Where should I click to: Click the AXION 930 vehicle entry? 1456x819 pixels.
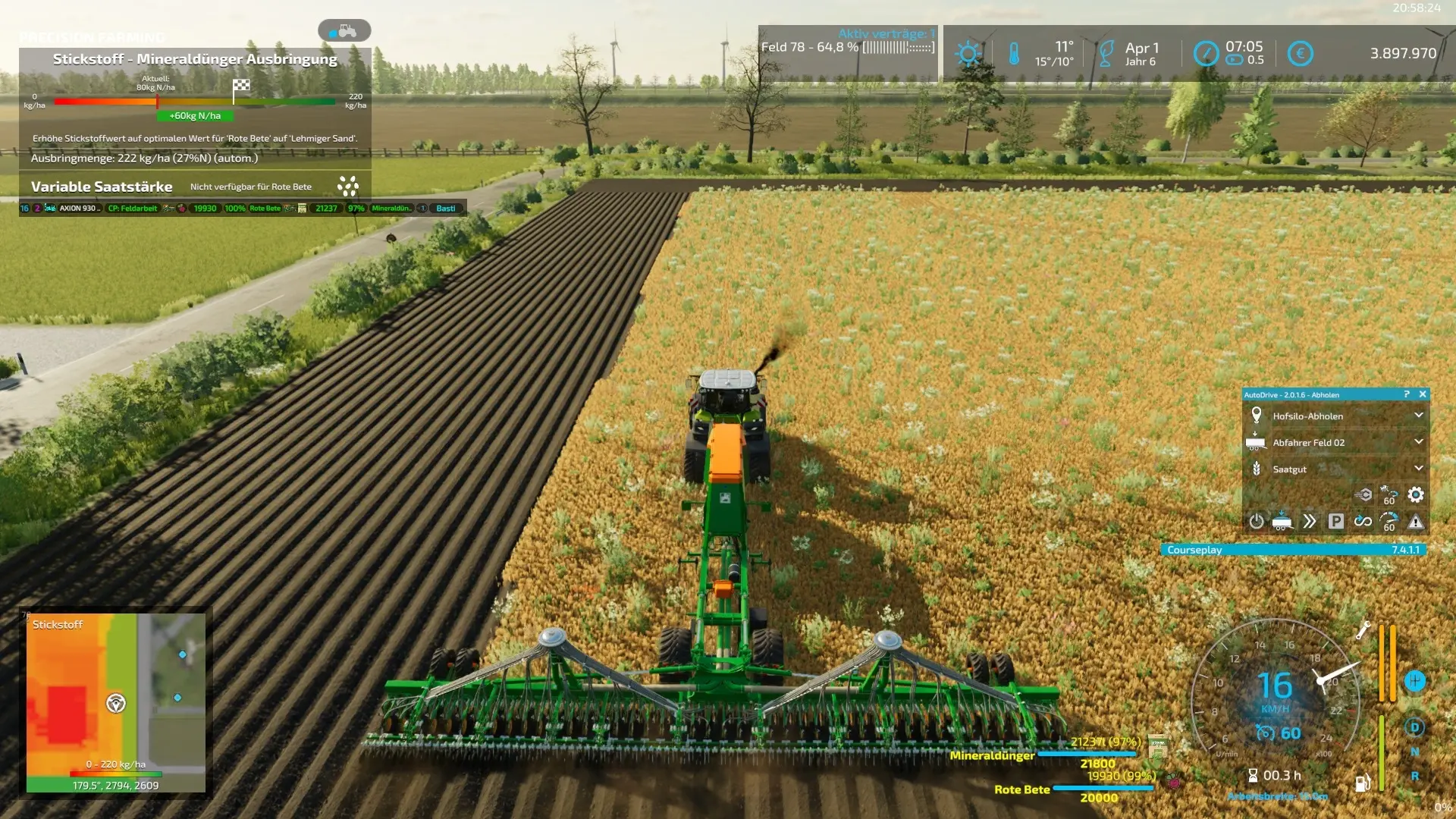point(79,209)
